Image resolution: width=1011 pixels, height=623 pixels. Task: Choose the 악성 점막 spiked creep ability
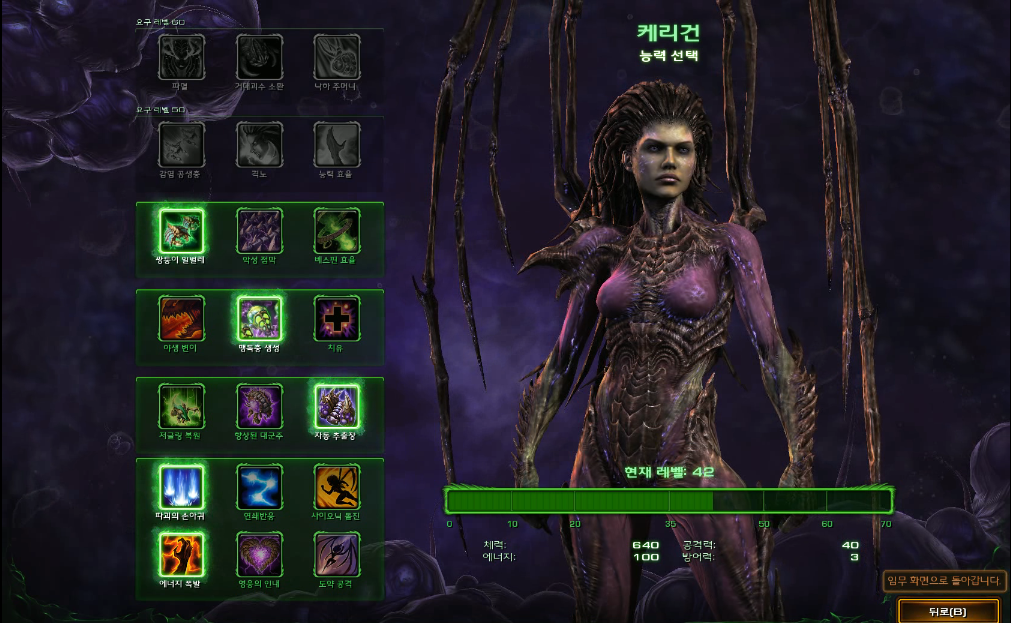[x=259, y=231]
